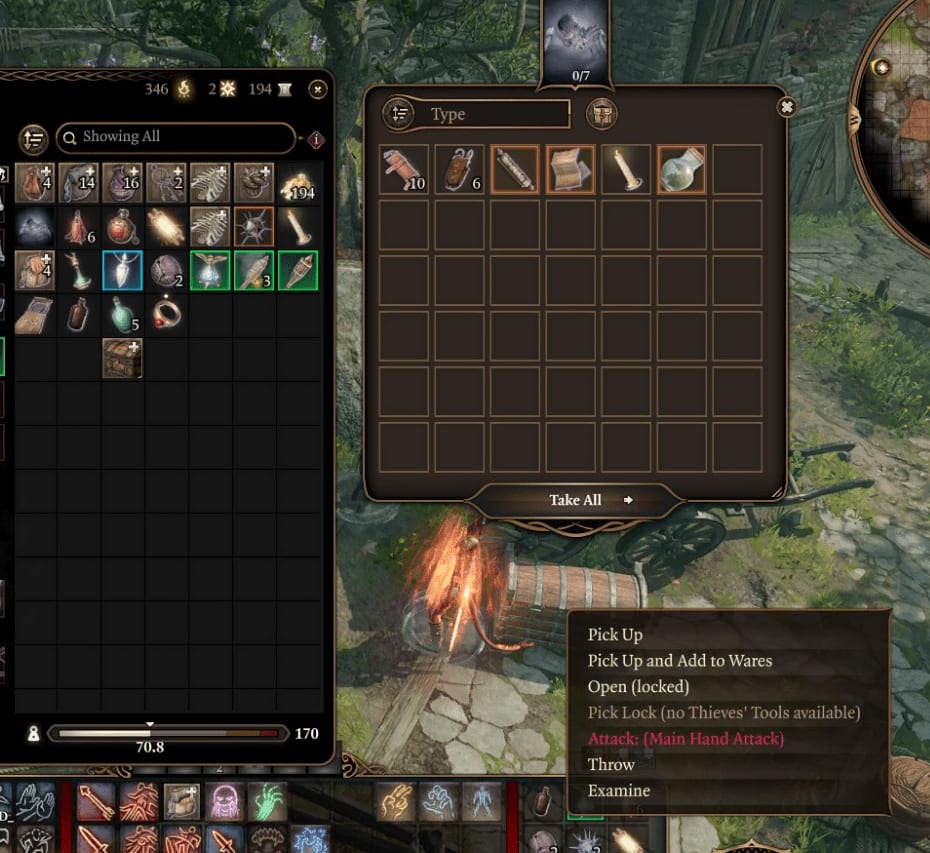
Task: Select the gold pile of 194
Action: click(299, 183)
